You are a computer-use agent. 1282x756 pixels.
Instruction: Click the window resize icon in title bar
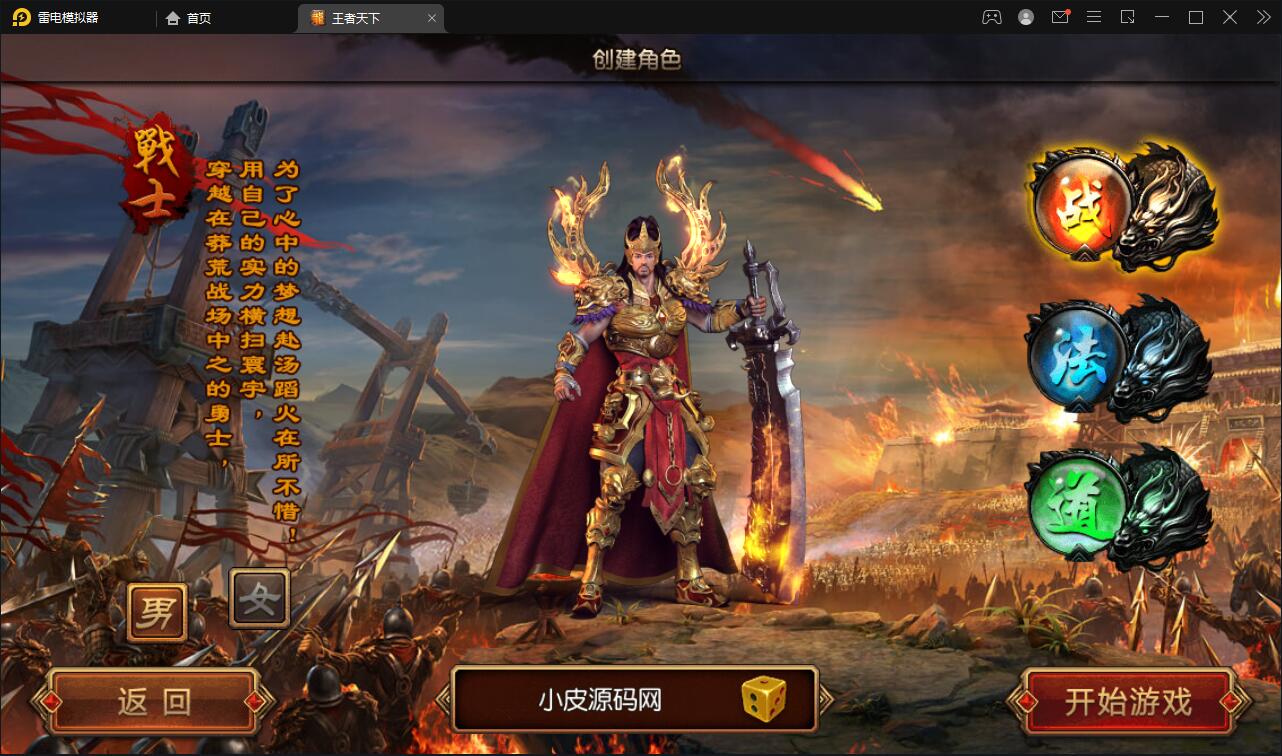(x=1128, y=17)
